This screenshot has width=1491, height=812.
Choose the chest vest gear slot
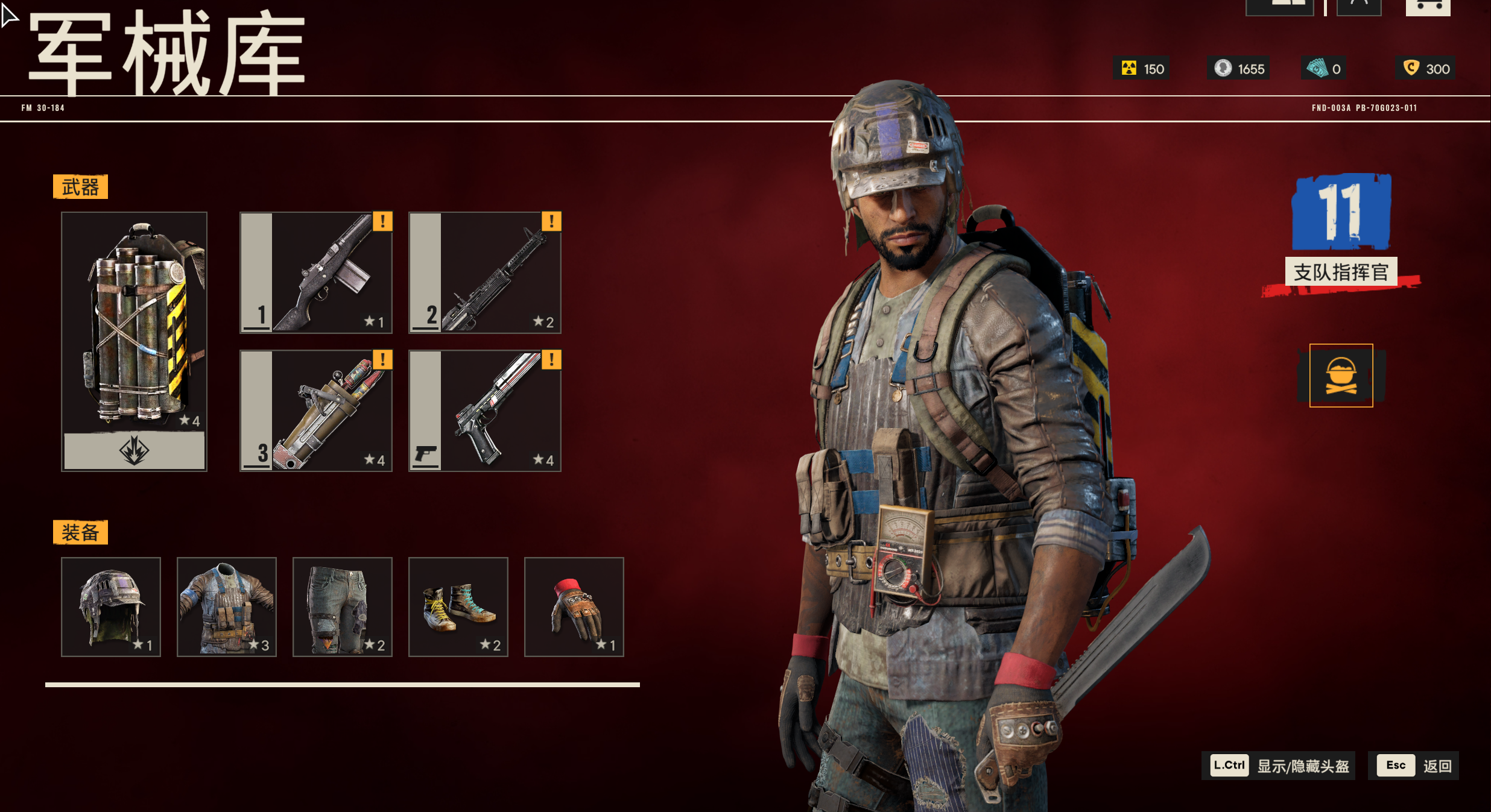click(227, 606)
